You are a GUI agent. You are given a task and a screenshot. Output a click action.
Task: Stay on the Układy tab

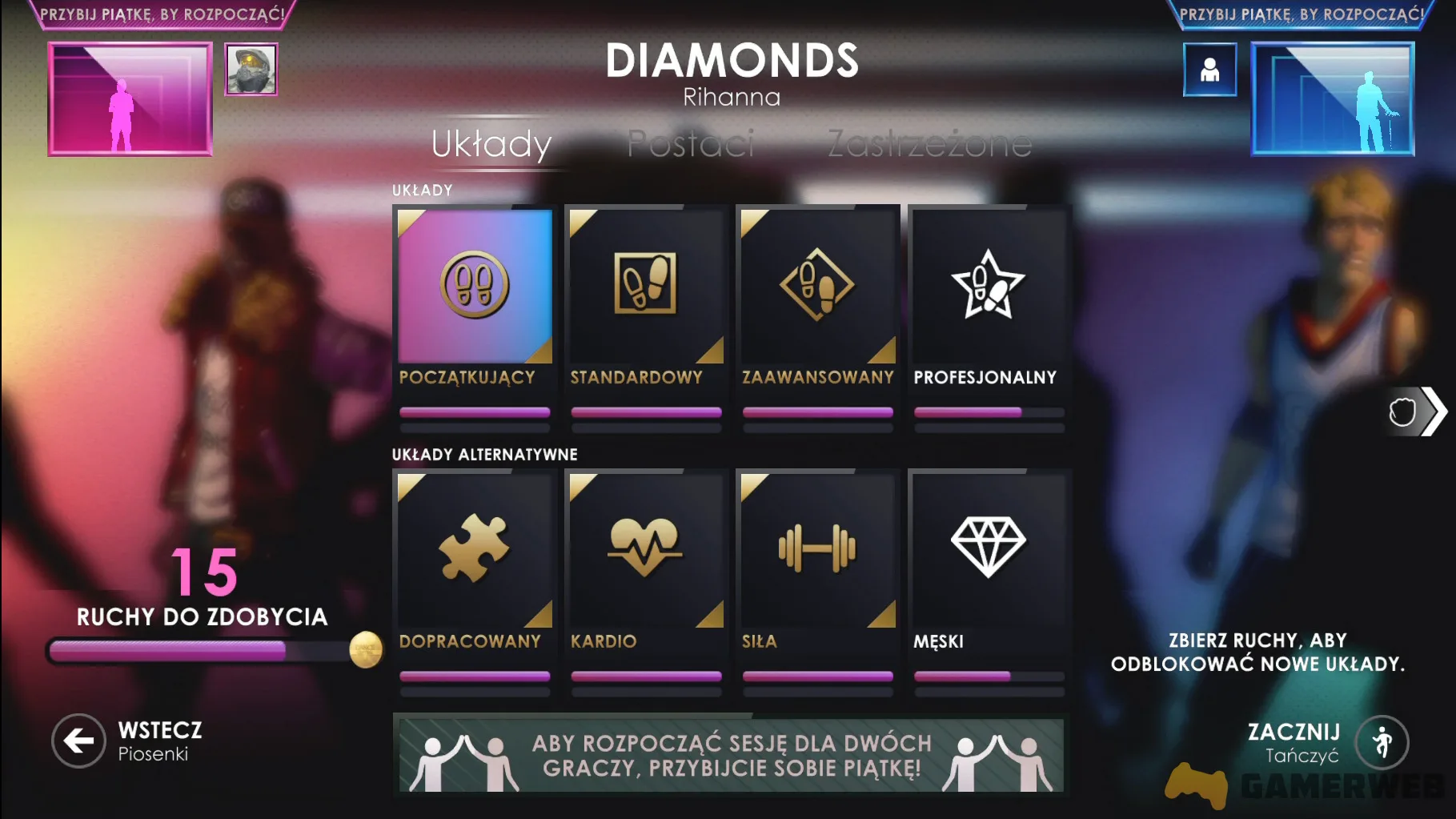click(x=491, y=145)
